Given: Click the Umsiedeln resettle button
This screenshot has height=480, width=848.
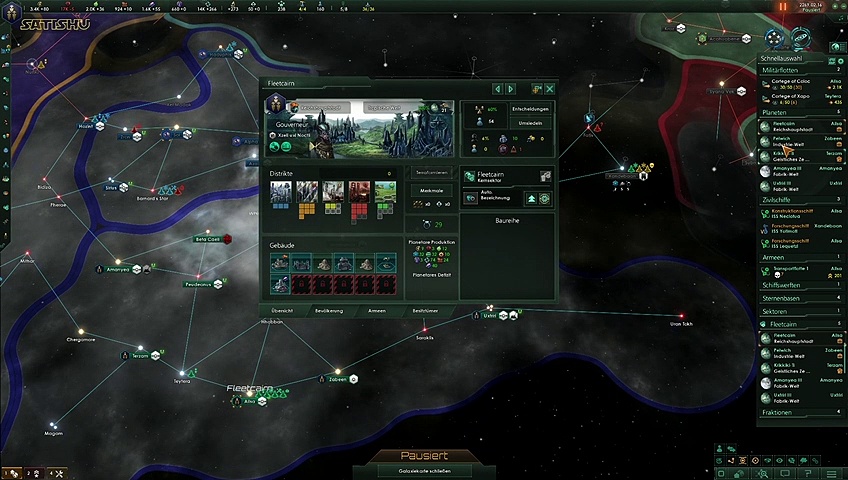Looking at the screenshot, I should click(x=531, y=122).
